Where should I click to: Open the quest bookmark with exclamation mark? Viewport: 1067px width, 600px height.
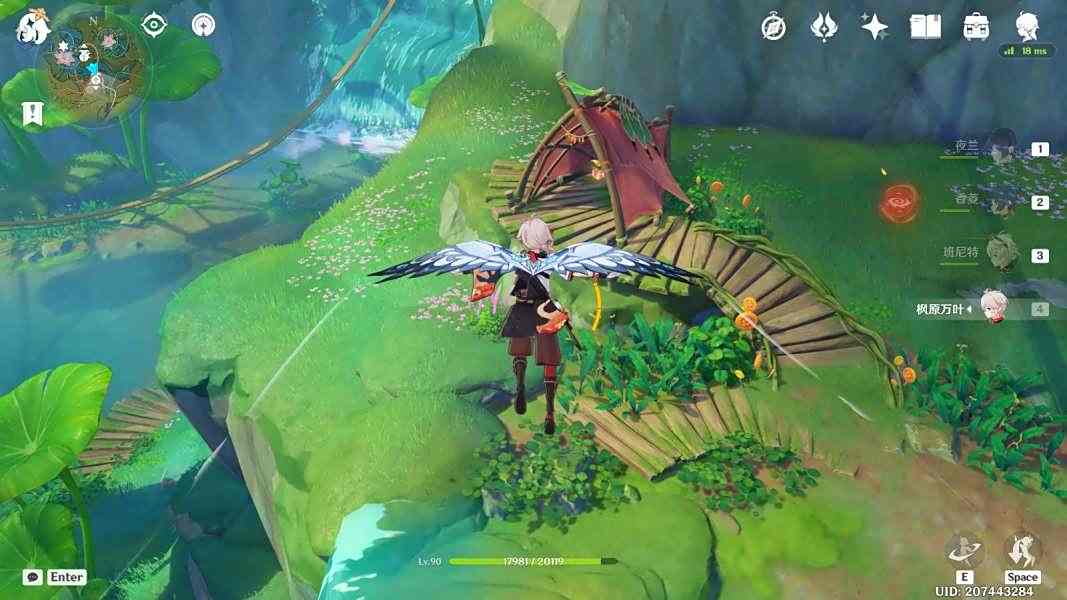coord(33,113)
